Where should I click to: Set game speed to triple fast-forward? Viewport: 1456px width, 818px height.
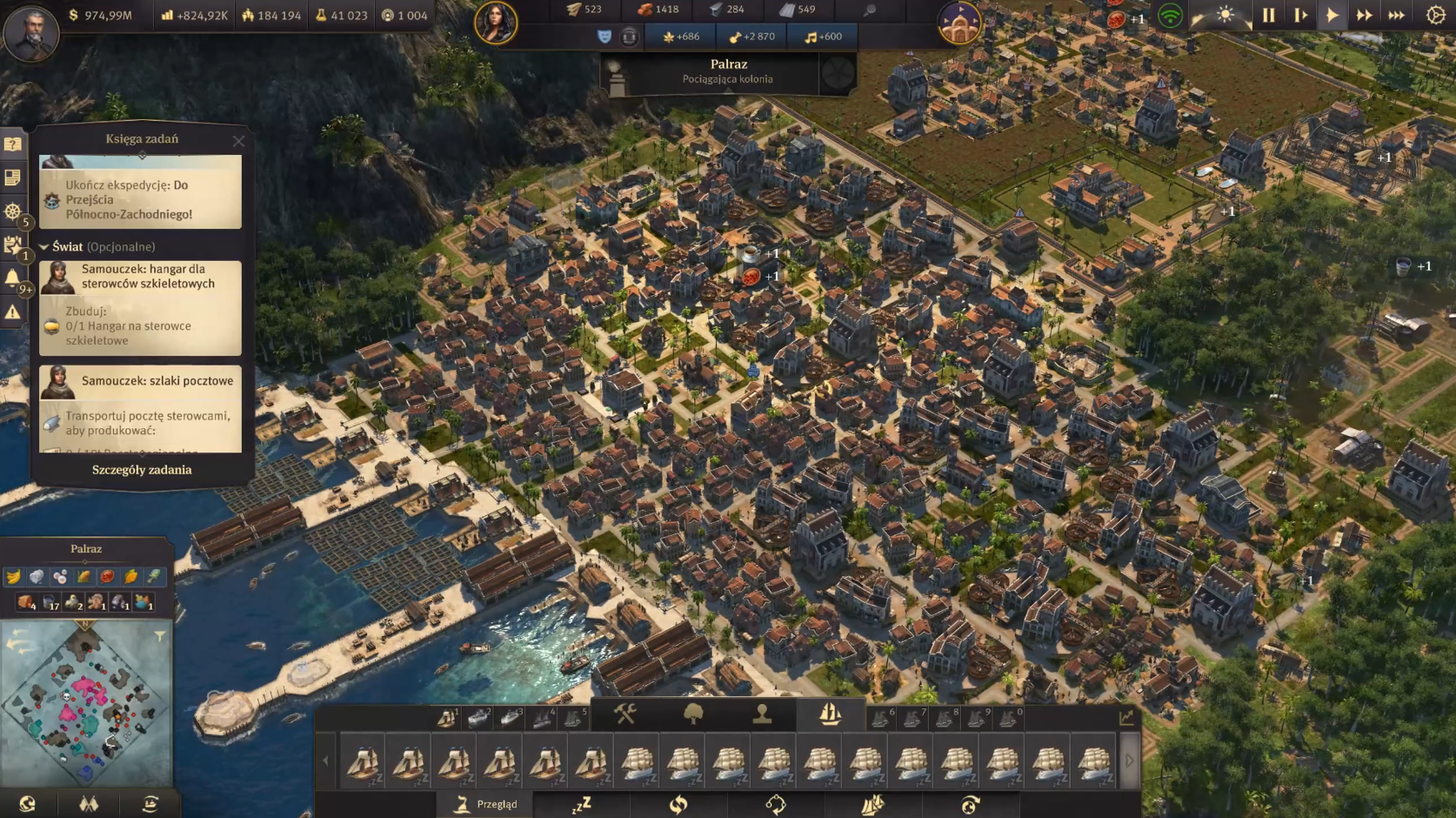1396,16
